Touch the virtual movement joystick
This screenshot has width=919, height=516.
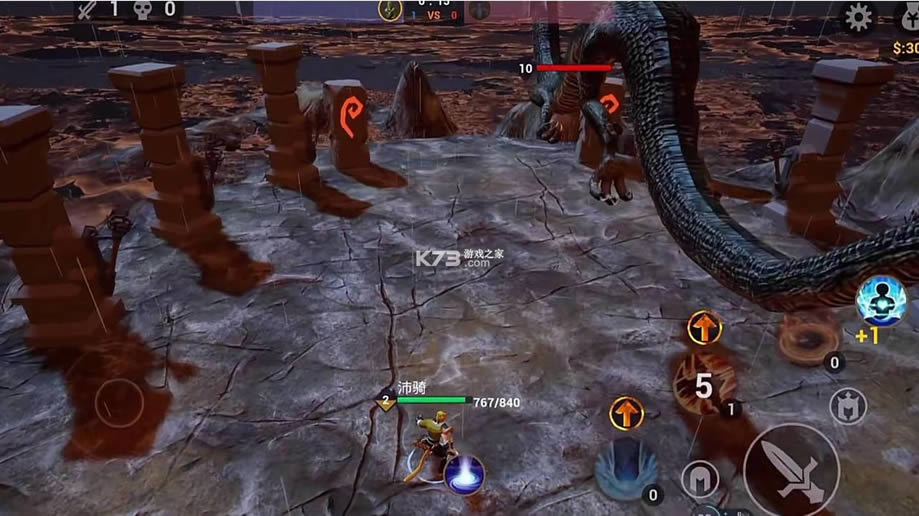119,403
